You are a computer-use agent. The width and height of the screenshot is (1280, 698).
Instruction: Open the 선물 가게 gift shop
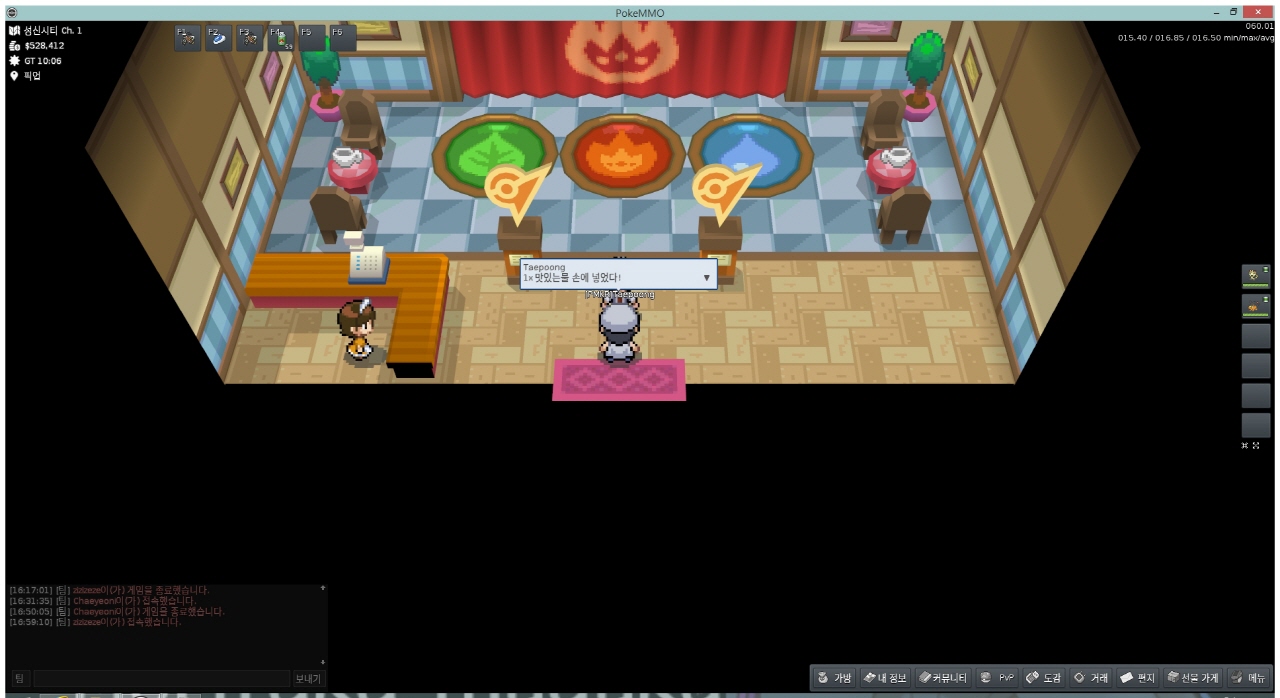tap(1193, 678)
